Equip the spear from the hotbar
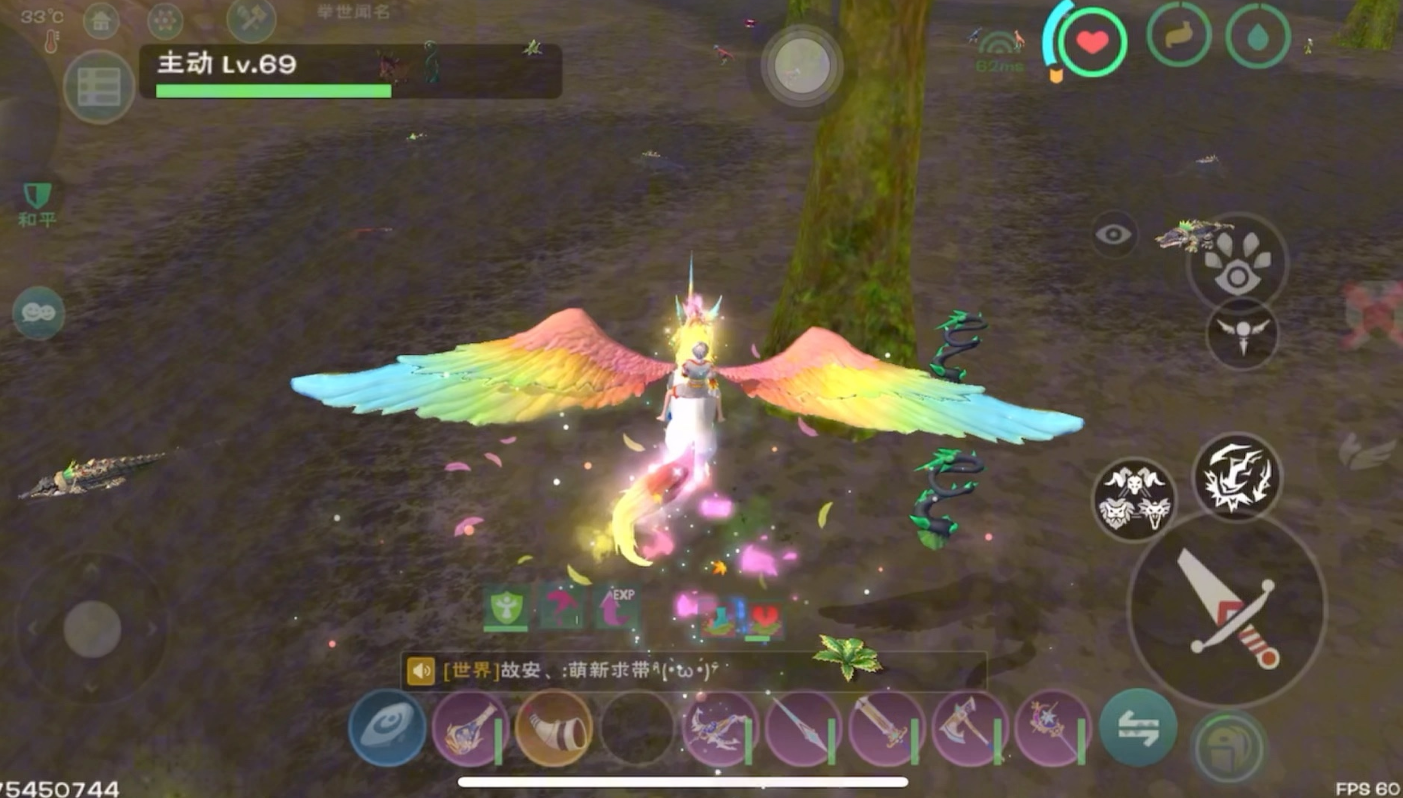Image resolution: width=1403 pixels, height=798 pixels. coord(803,728)
